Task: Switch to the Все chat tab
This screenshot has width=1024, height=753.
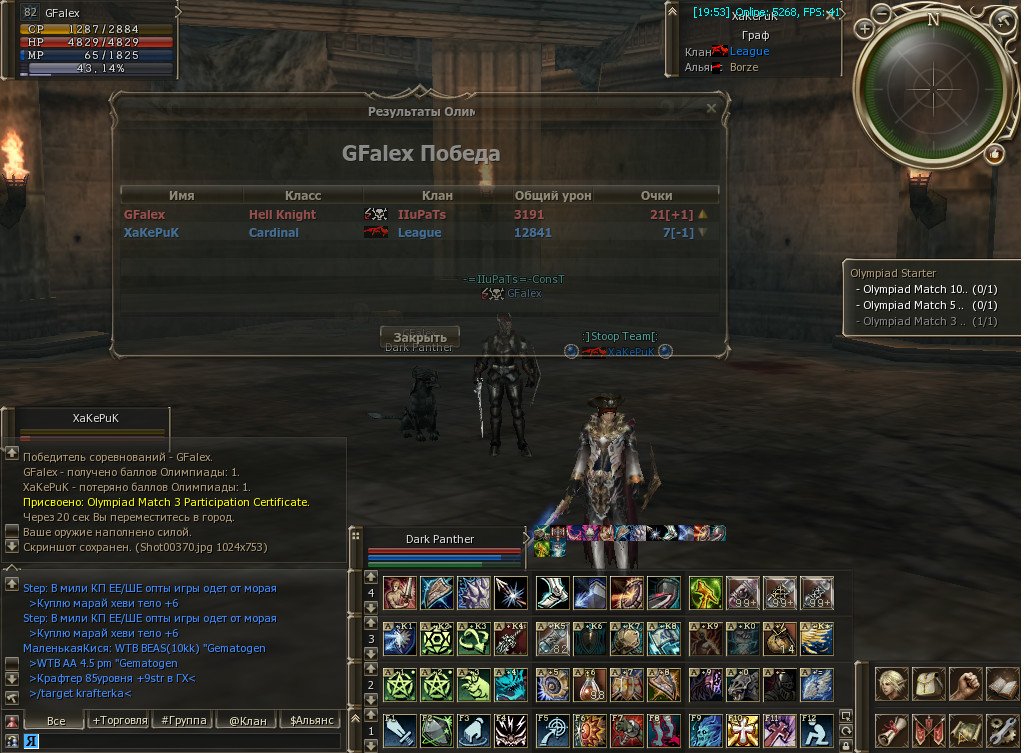Action: click(x=56, y=720)
